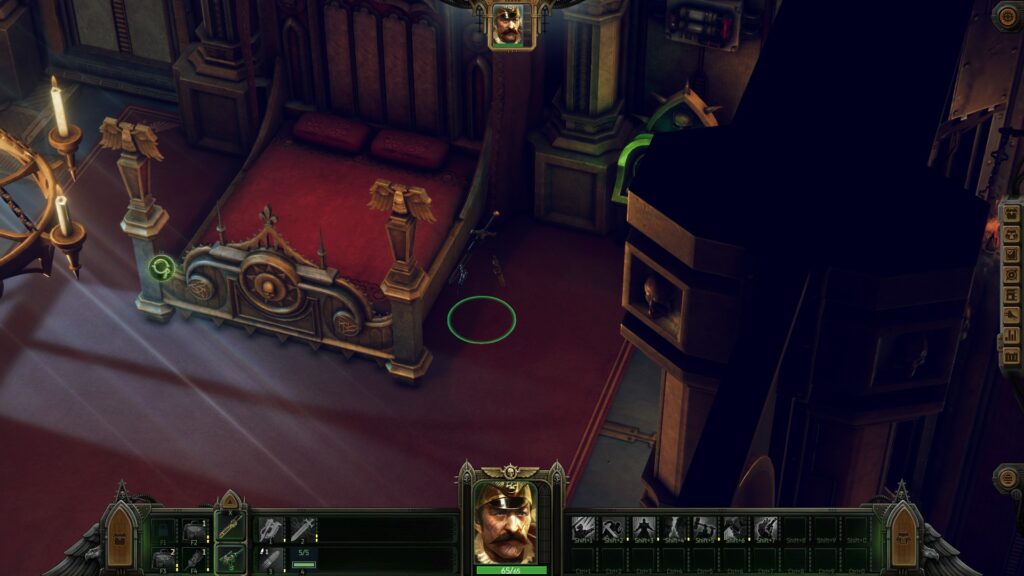Use the grenade ability in slot 3
The image size is (1024, 576).
pos(272,559)
